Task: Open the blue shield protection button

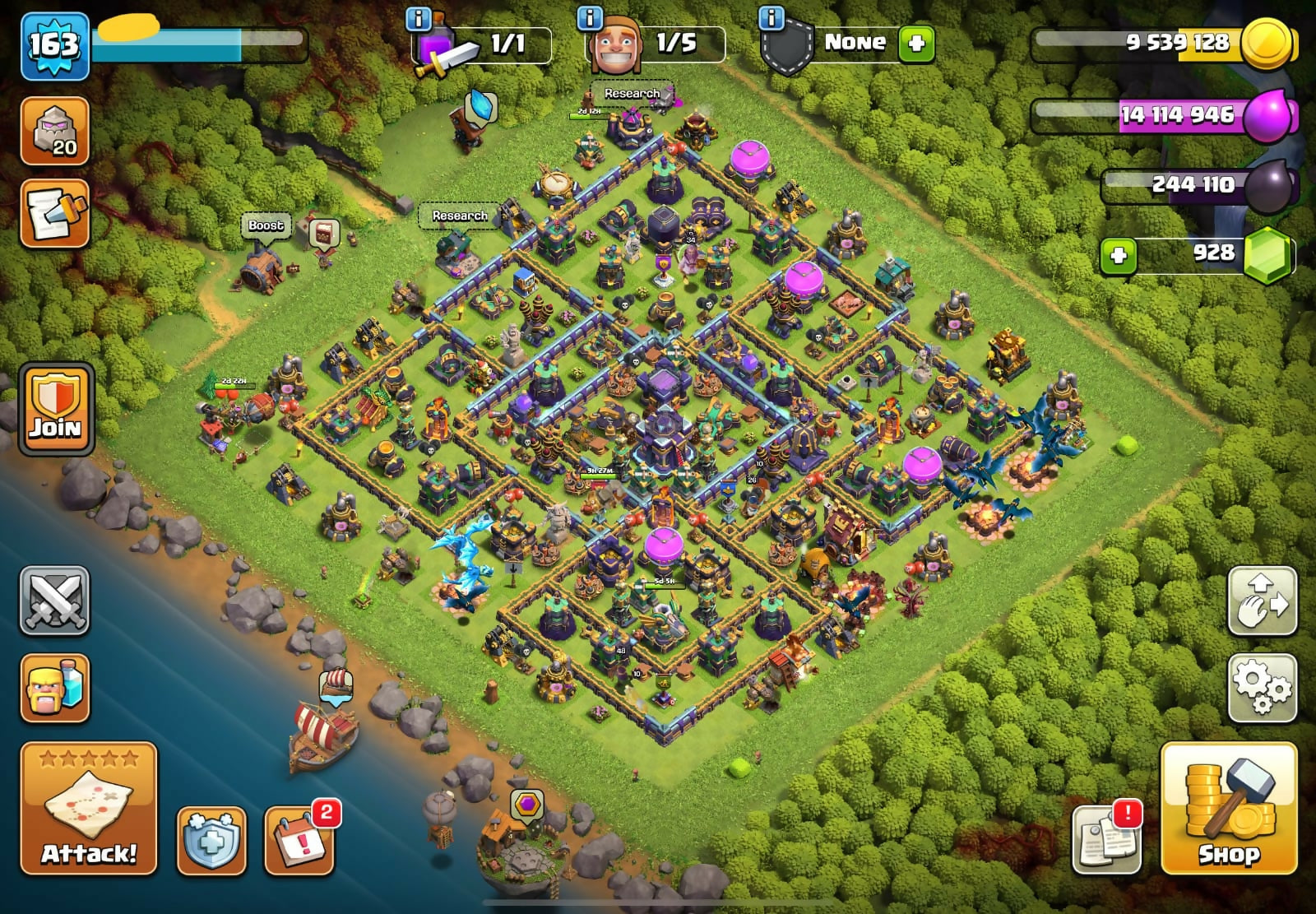Action: click(211, 841)
